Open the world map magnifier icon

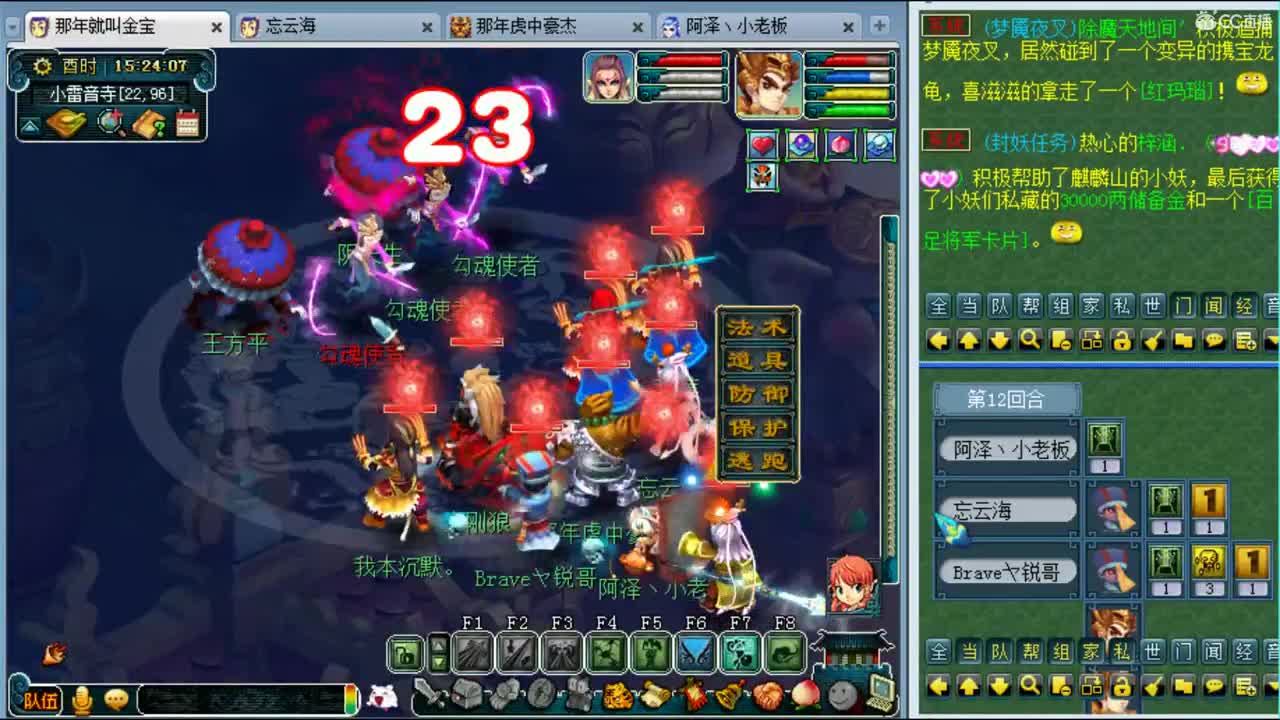pos(108,122)
